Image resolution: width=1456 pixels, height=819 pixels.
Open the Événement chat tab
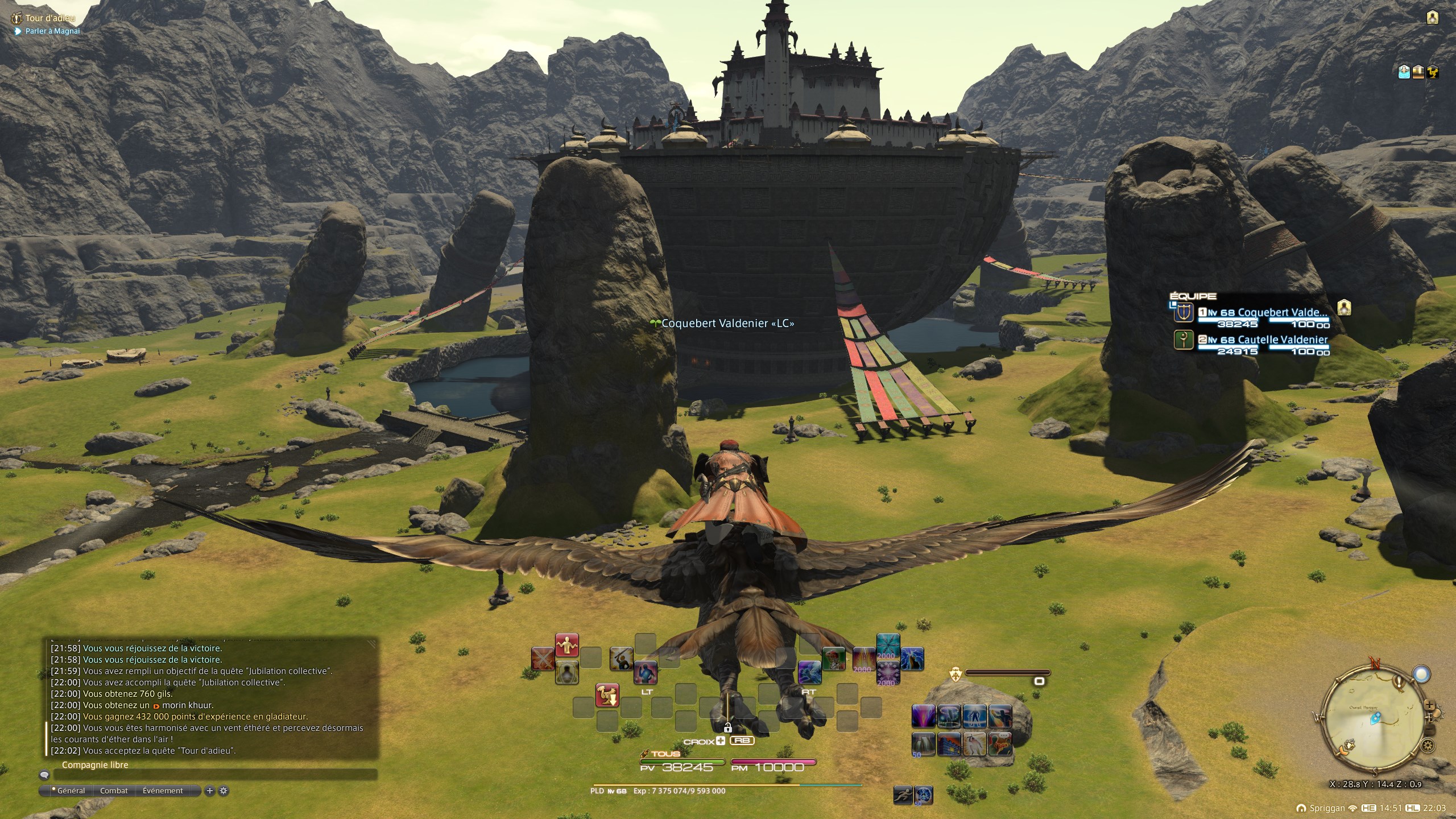[x=163, y=791]
